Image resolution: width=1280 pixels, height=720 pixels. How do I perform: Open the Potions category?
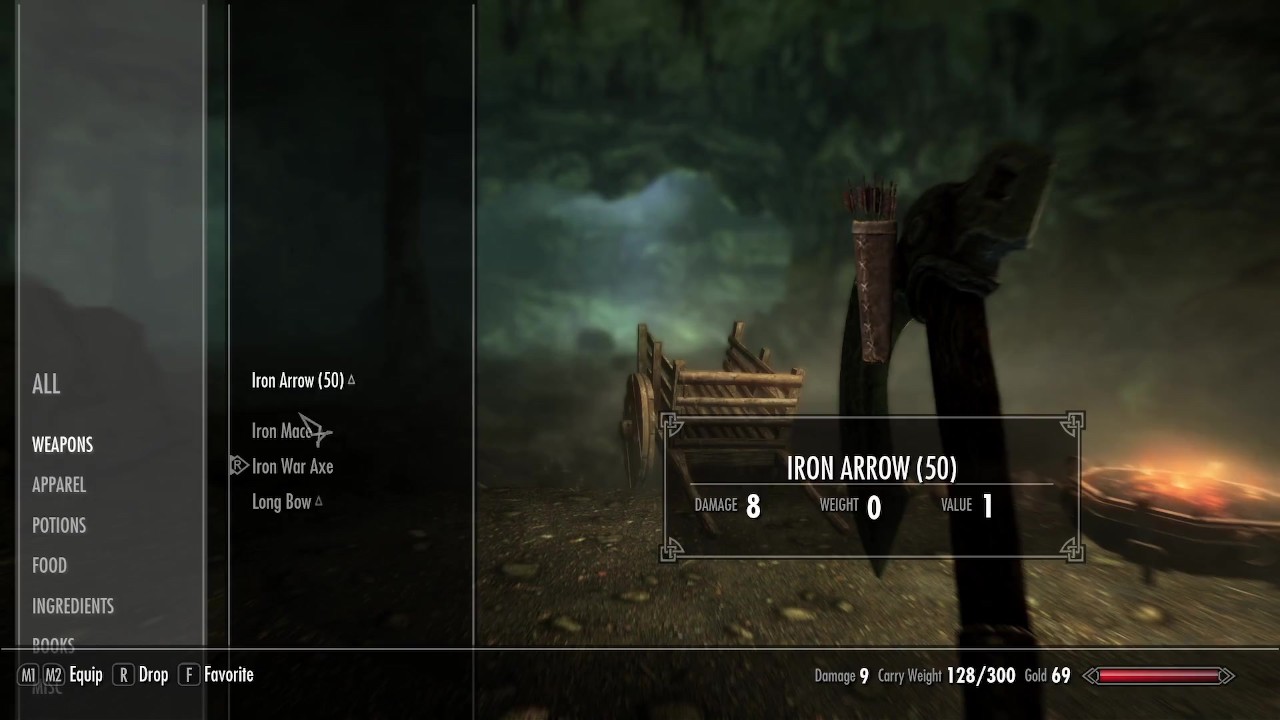pos(59,525)
